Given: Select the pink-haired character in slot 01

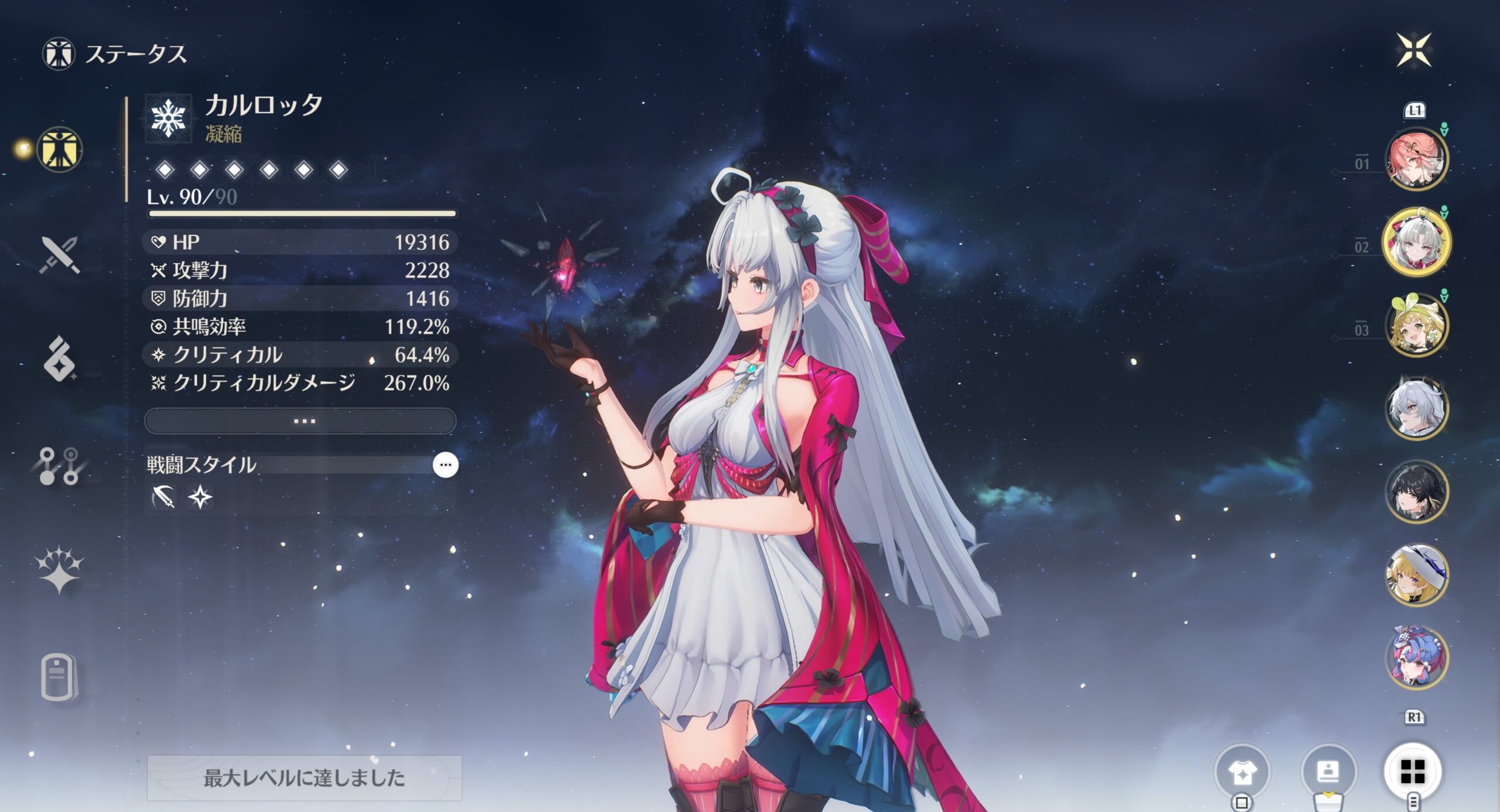Looking at the screenshot, I should pyautogui.click(x=1416, y=159).
